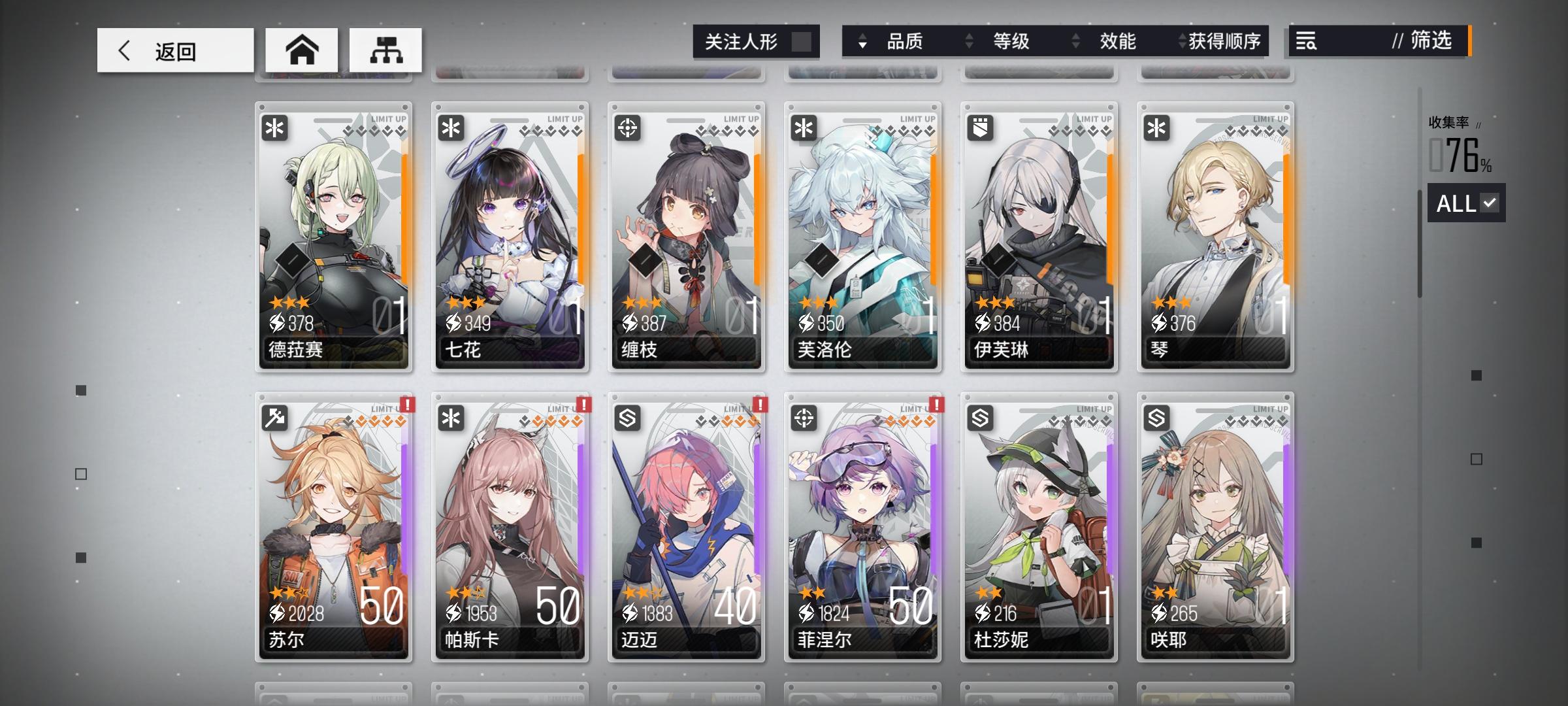Open the formation/squad icon beside home button

(385, 49)
